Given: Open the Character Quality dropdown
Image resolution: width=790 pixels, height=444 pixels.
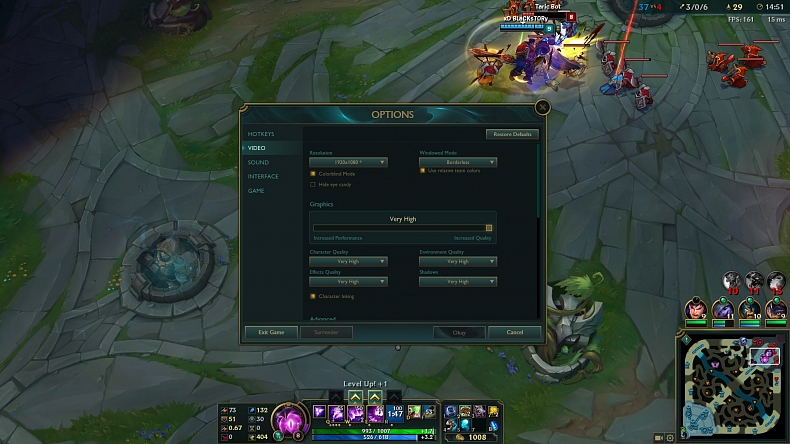Looking at the screenshot, I should tap(348, 262).
